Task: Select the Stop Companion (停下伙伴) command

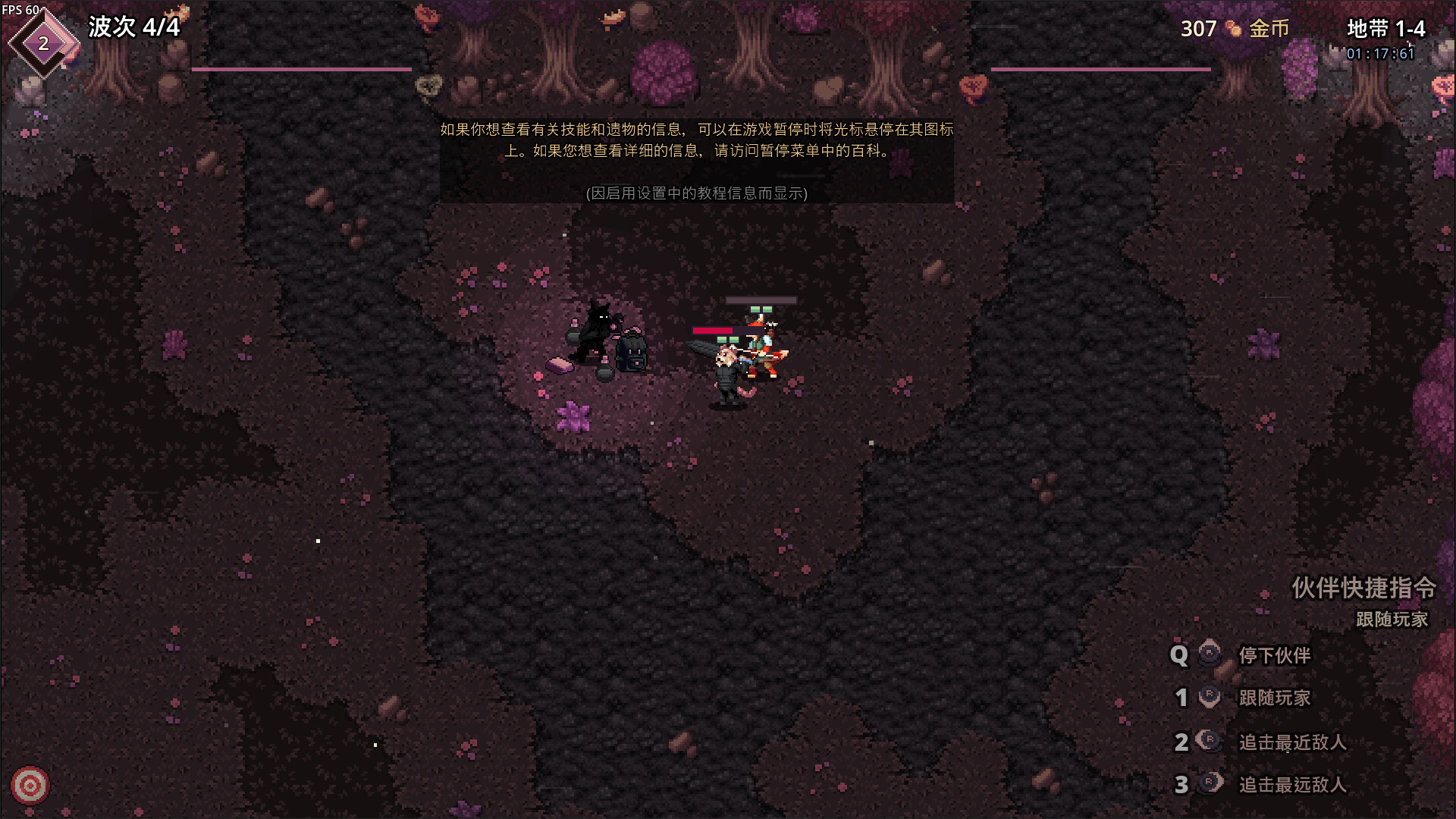Action: (1274, 655)
